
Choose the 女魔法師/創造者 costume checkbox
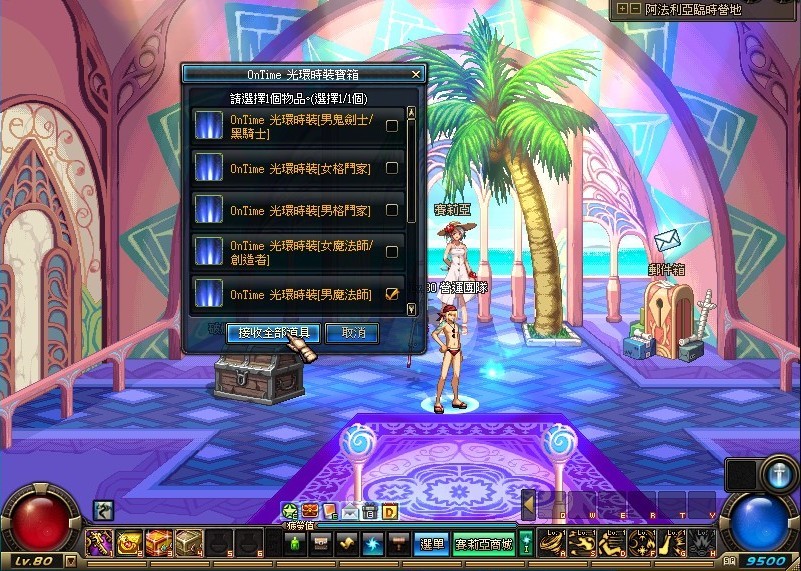point(392,252)
